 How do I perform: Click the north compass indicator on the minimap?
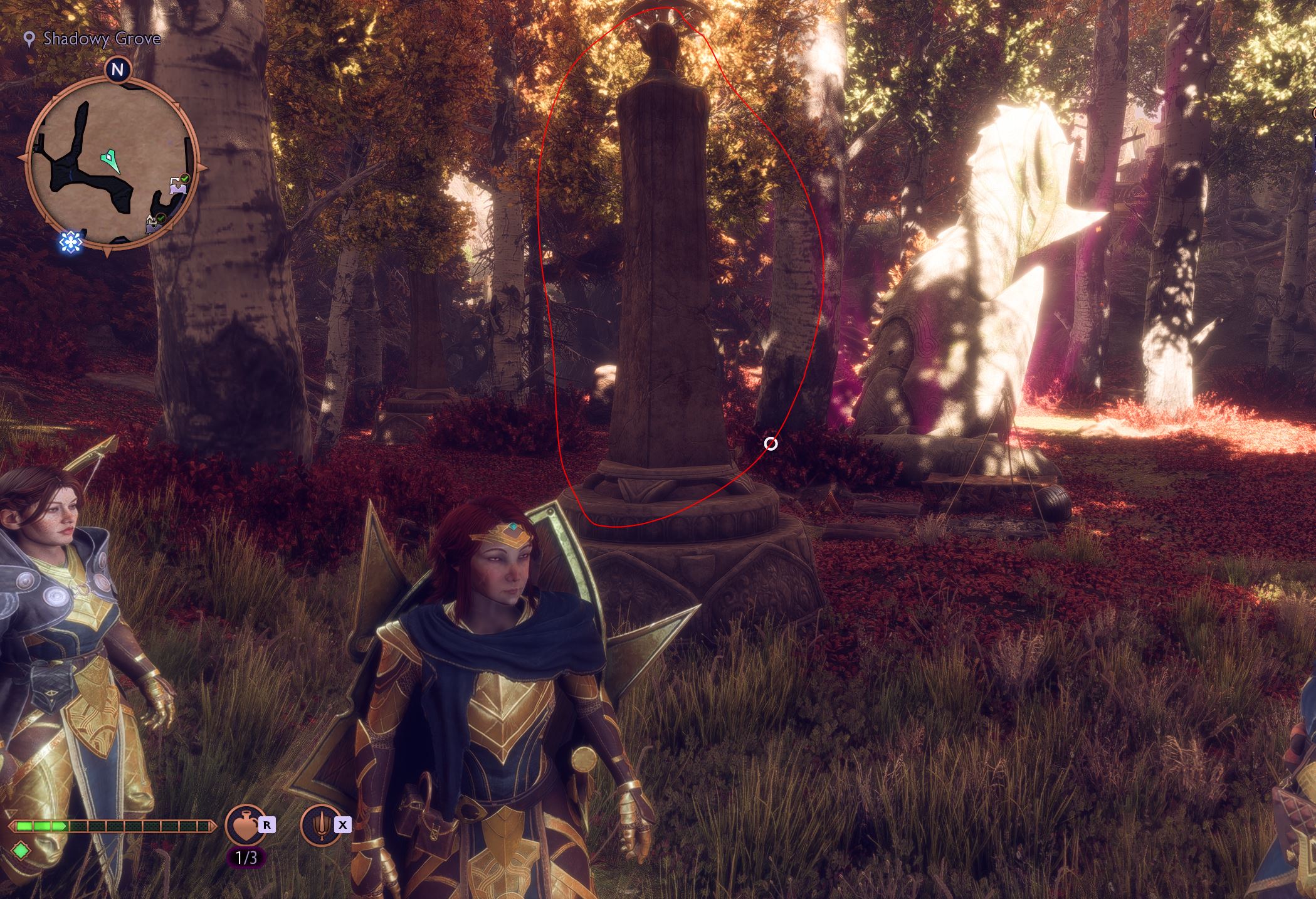[x=117, y=70]
